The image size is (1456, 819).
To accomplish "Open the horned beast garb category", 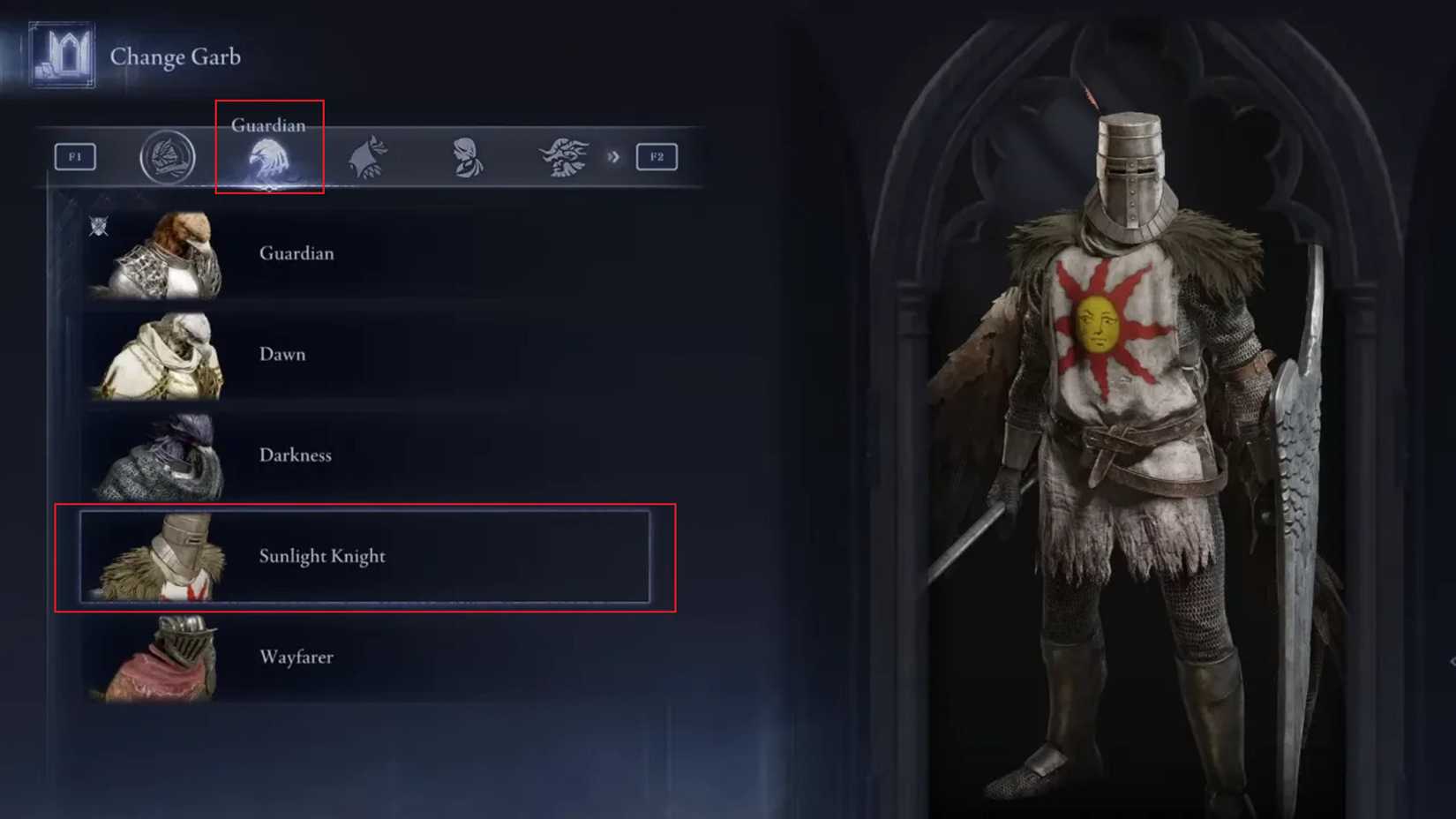I will click(565, 156).
